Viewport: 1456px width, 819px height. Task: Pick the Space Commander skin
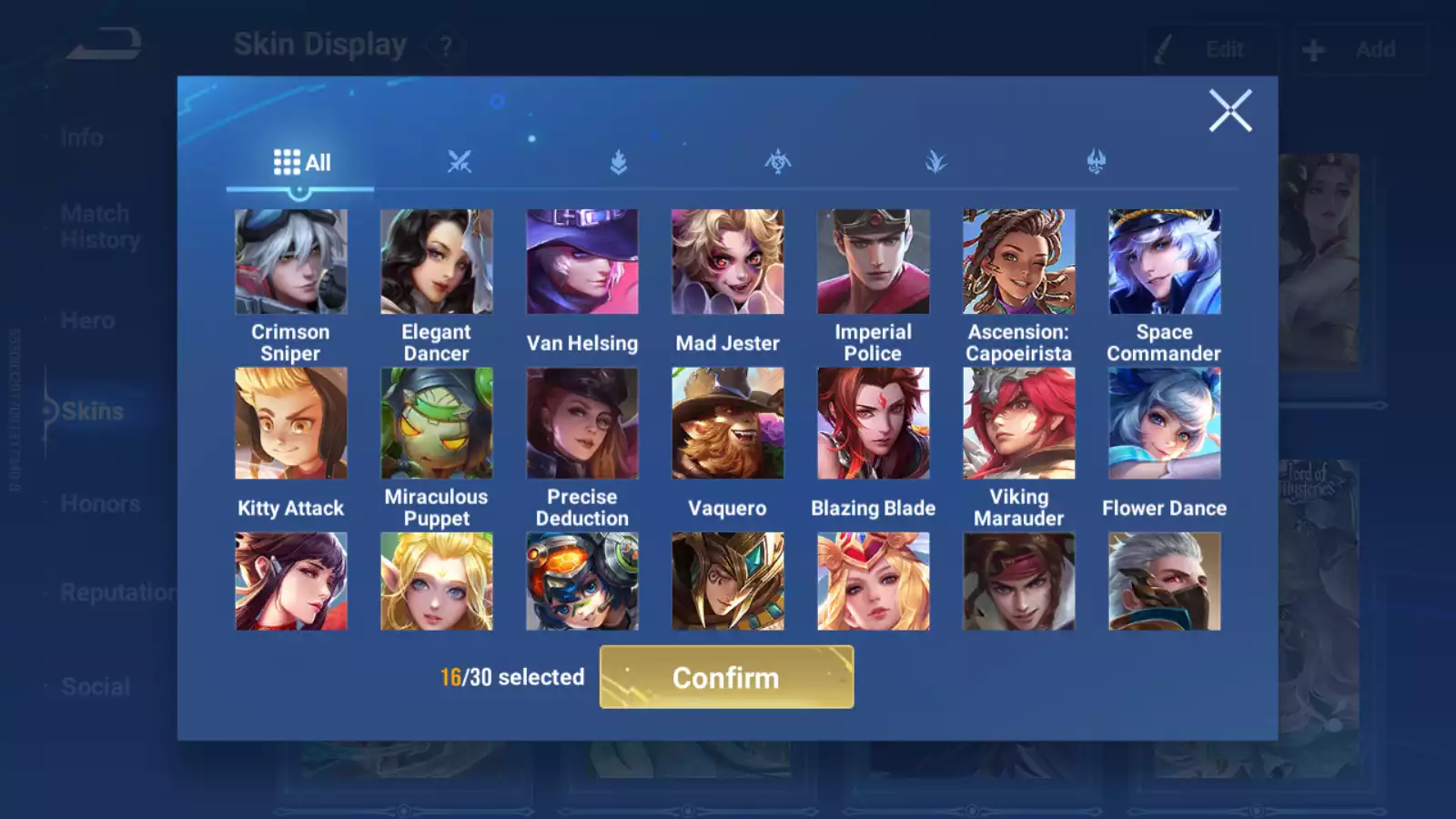coord(1165,262)
